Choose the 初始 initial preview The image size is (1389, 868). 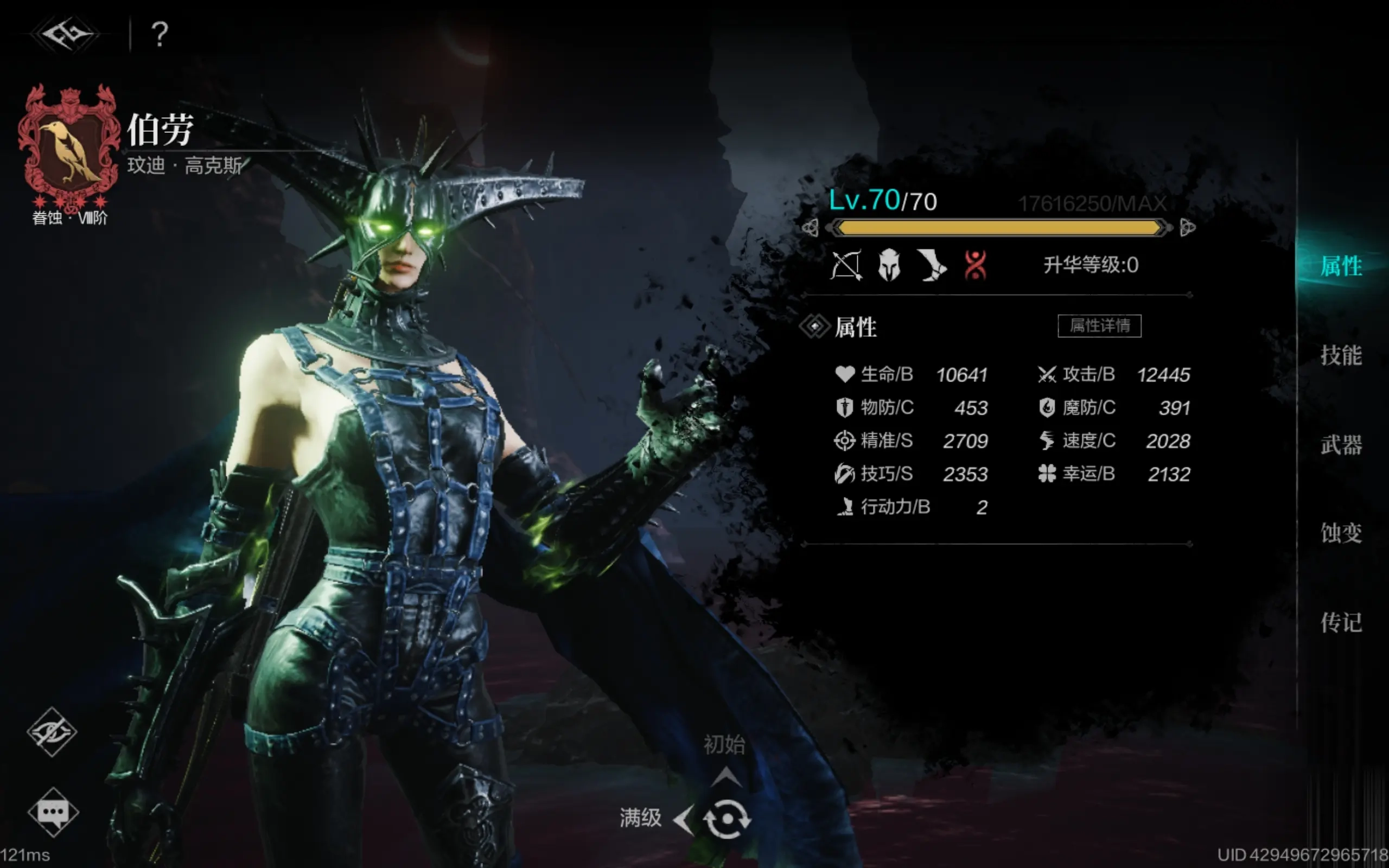click(724, 745)
